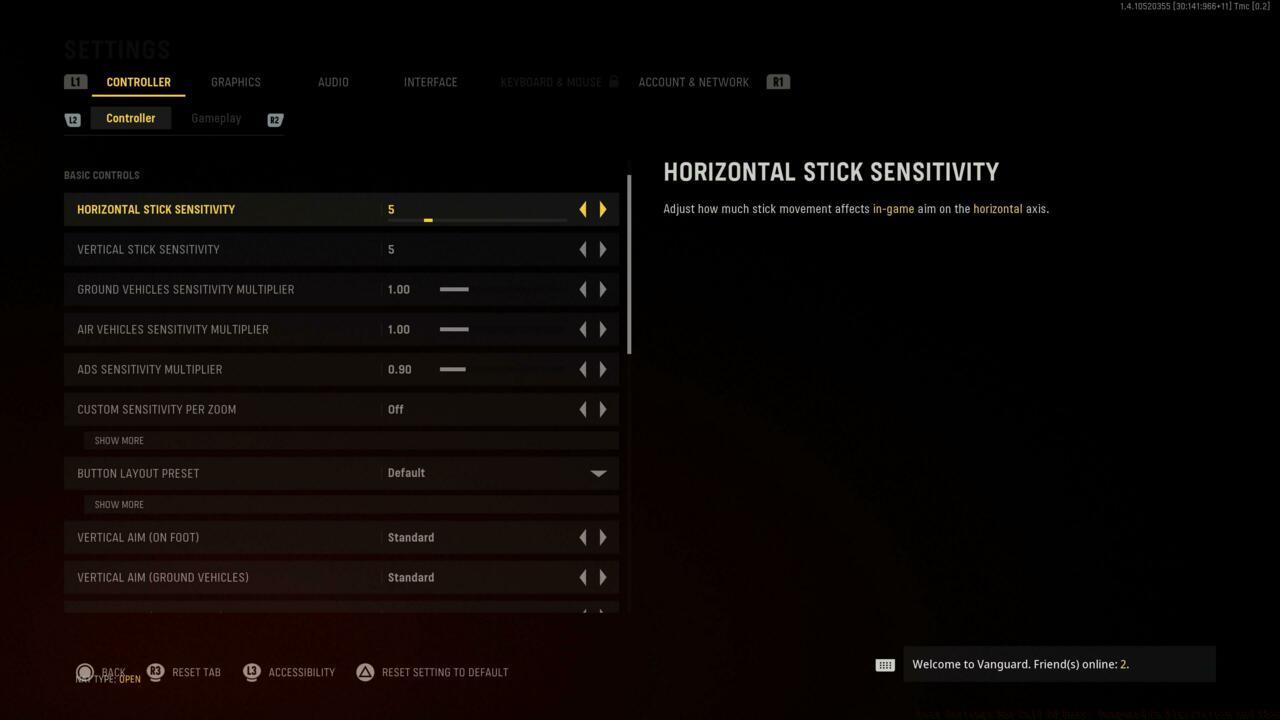Expand Show More under Custom Sensitivity Per Zoom
This screenshot has width=1280, height=720.
[119, 440]
